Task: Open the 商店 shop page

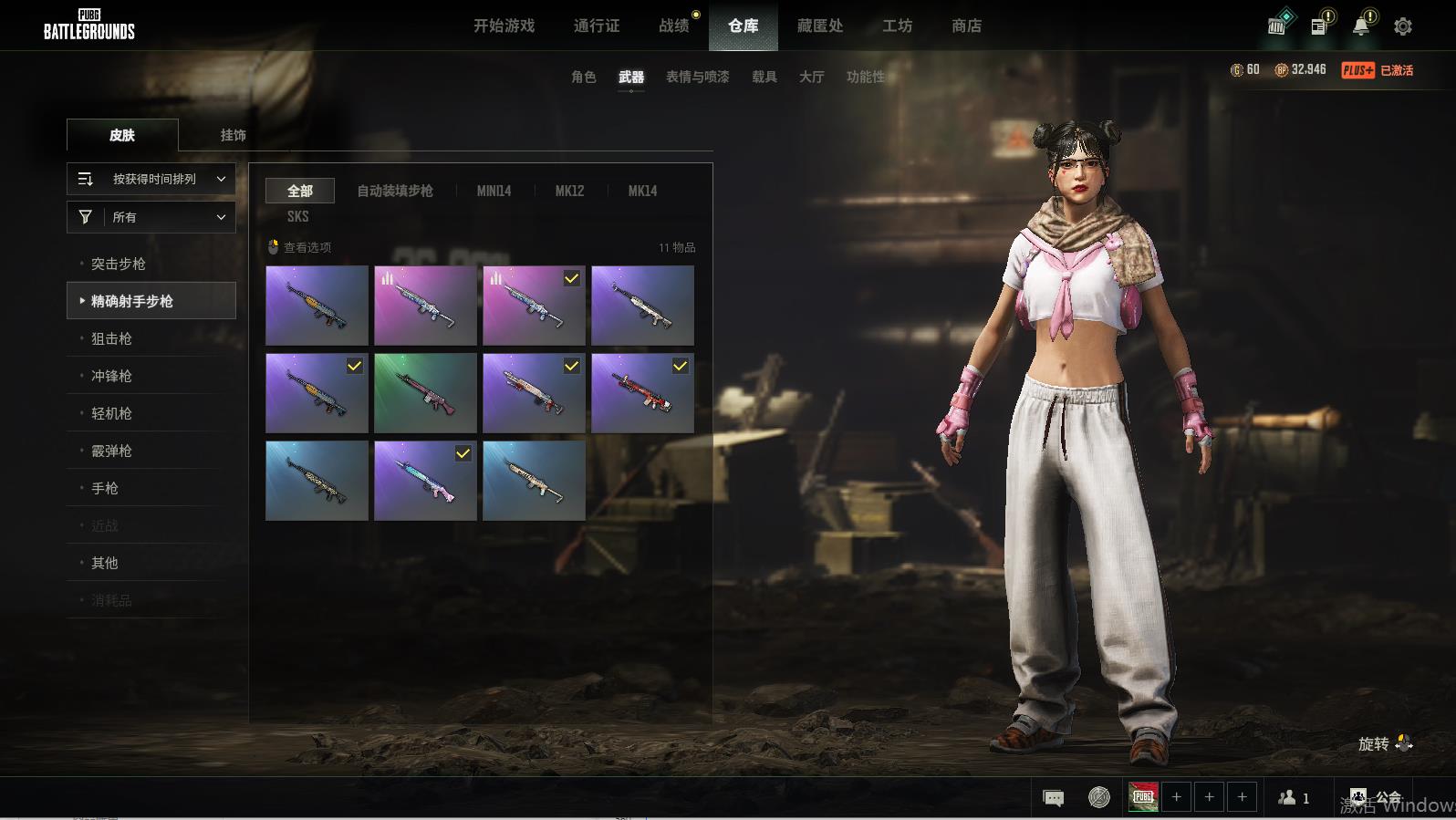Action: 966,26
